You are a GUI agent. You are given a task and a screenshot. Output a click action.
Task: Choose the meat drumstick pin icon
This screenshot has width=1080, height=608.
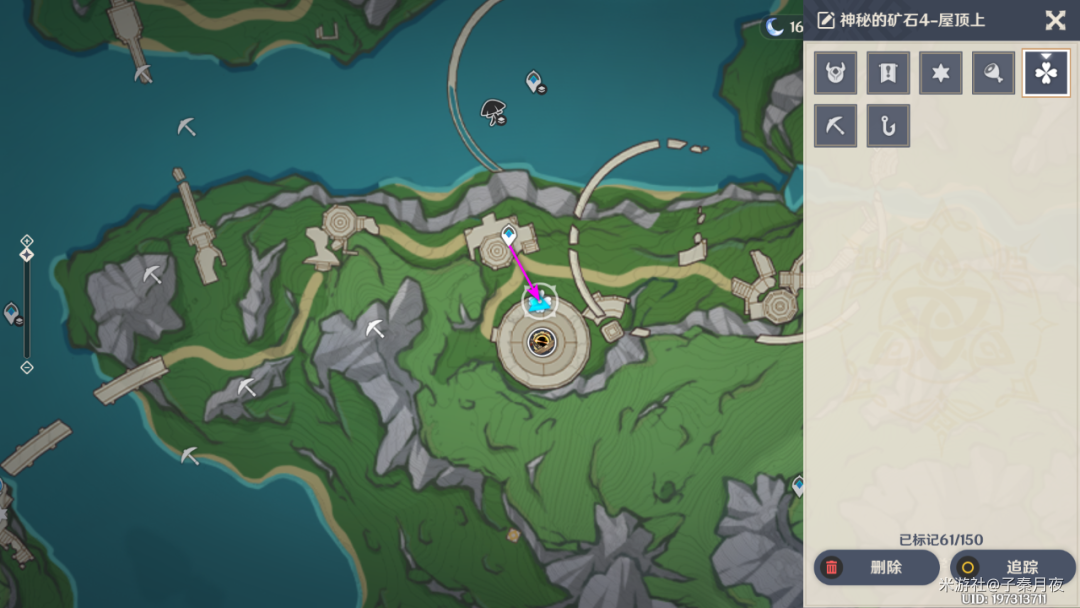993,73
